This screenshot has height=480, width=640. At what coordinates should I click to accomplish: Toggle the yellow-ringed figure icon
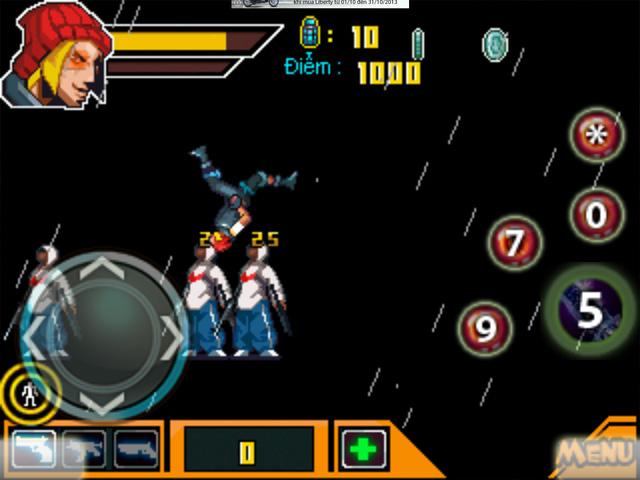30,391
